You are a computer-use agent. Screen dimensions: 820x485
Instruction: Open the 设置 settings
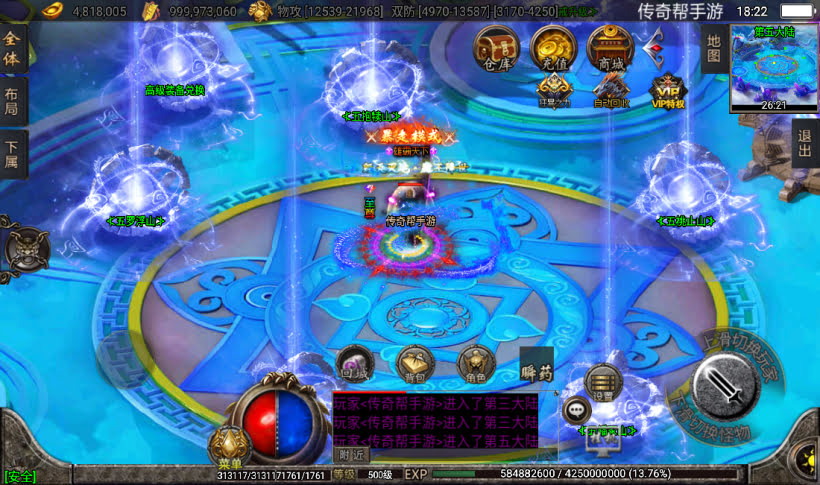tap(603, 383)
